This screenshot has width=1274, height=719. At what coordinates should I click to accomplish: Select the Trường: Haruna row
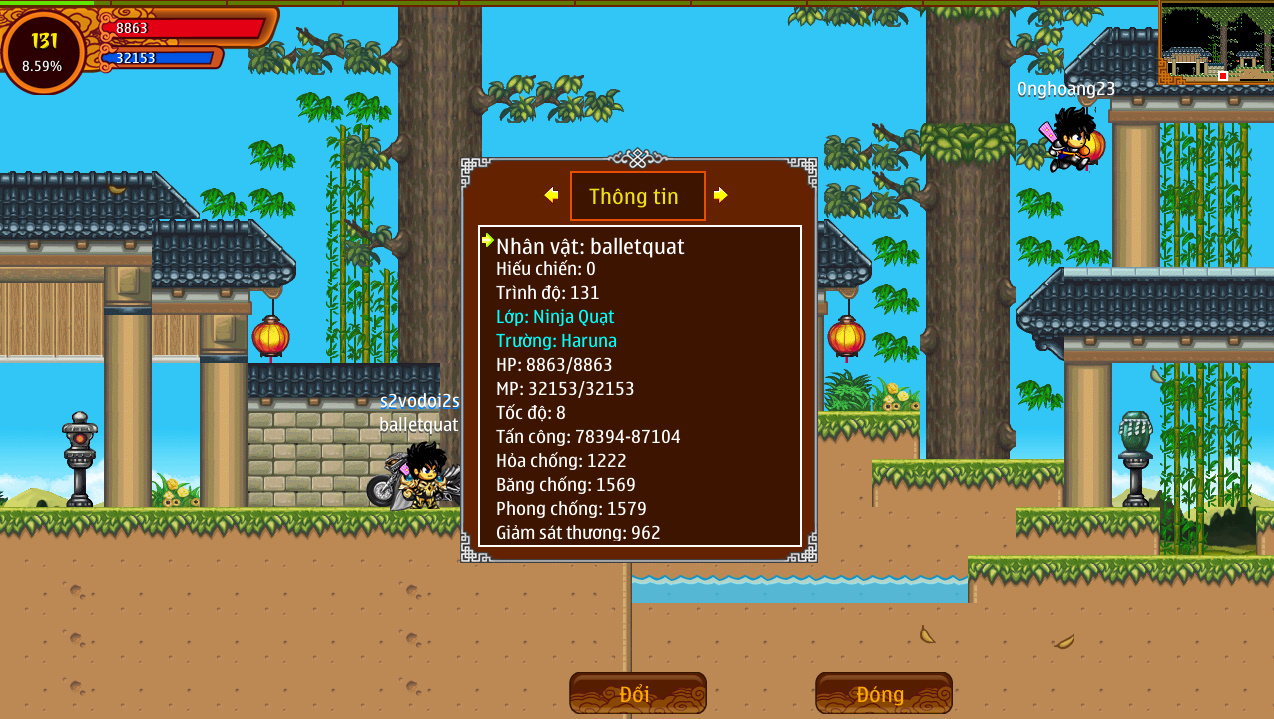coord(556,341)
